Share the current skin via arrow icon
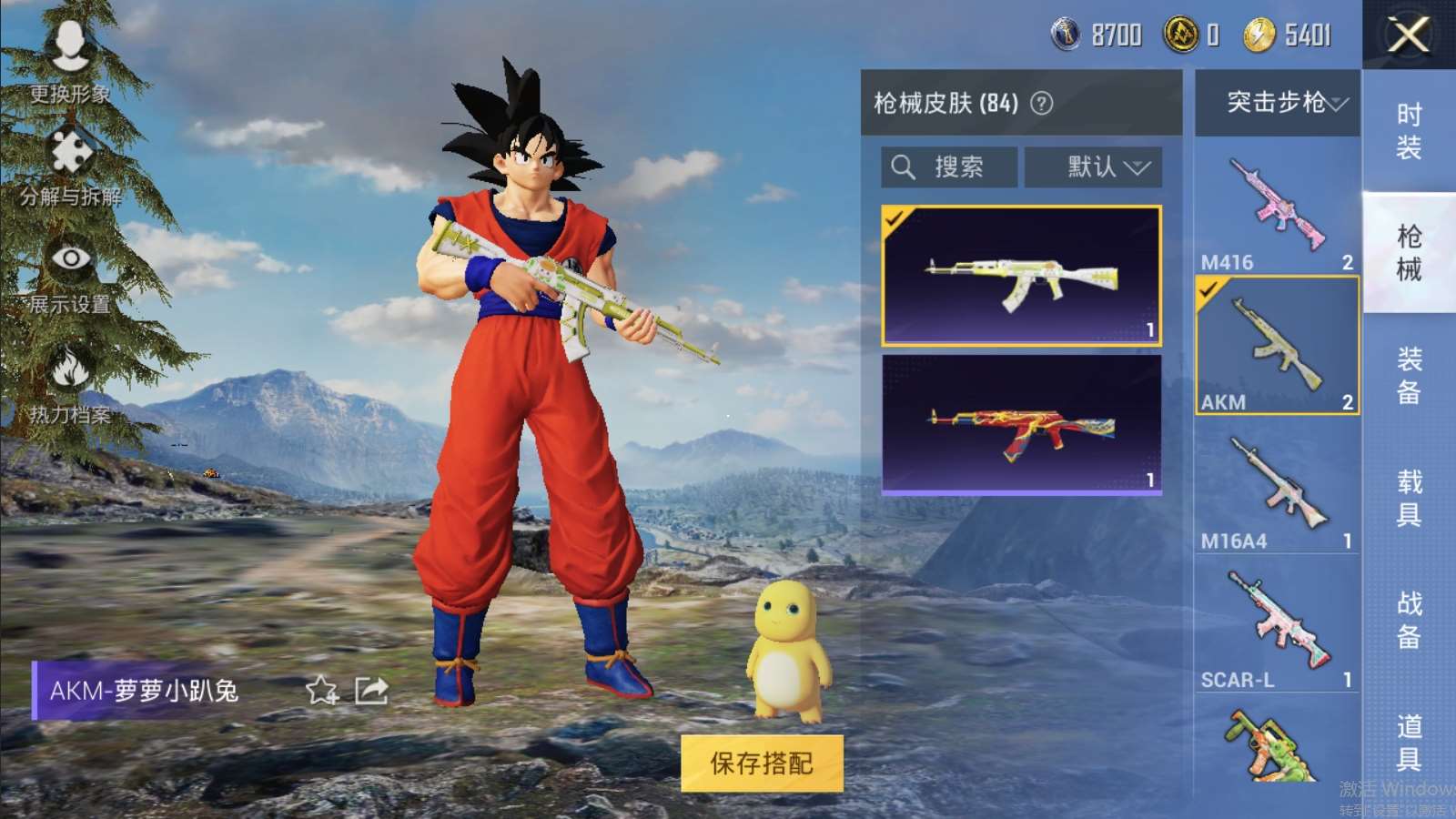Viewport: 1456px width, 819px height. pos(371,691)
